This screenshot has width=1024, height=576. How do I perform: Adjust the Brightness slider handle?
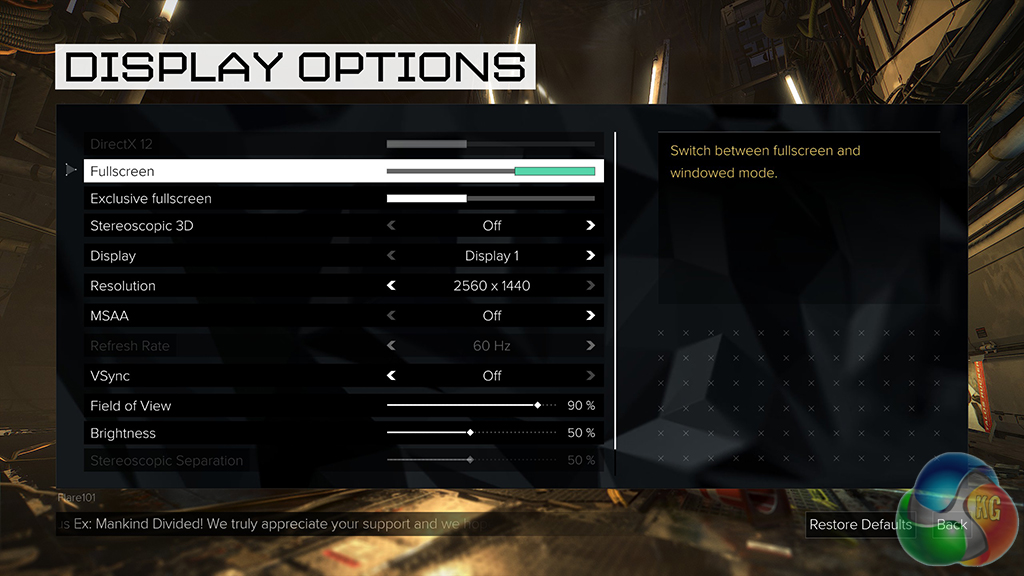click(x=470, y=433)
